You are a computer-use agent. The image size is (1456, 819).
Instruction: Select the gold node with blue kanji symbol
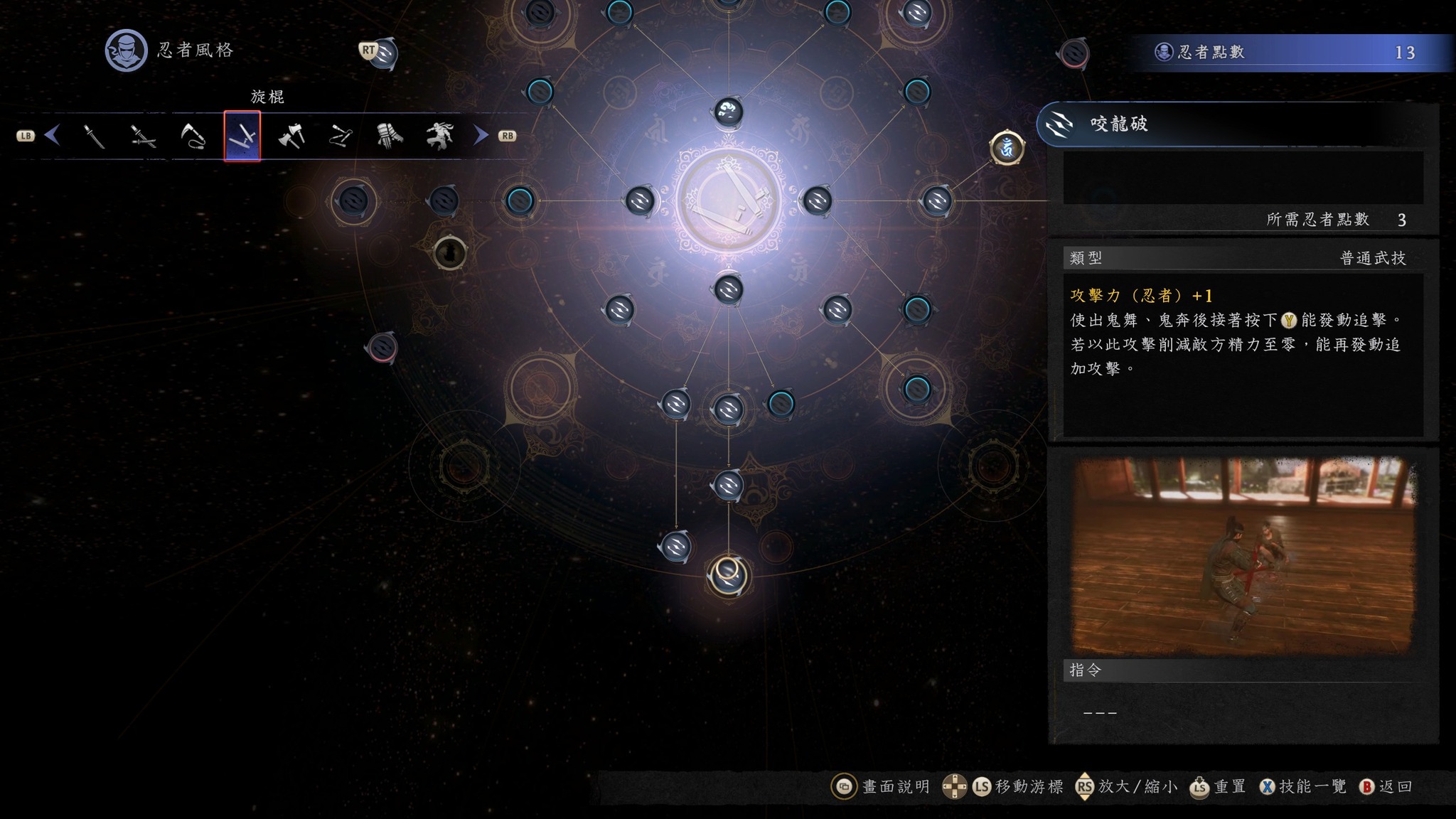coord(1007,148)
